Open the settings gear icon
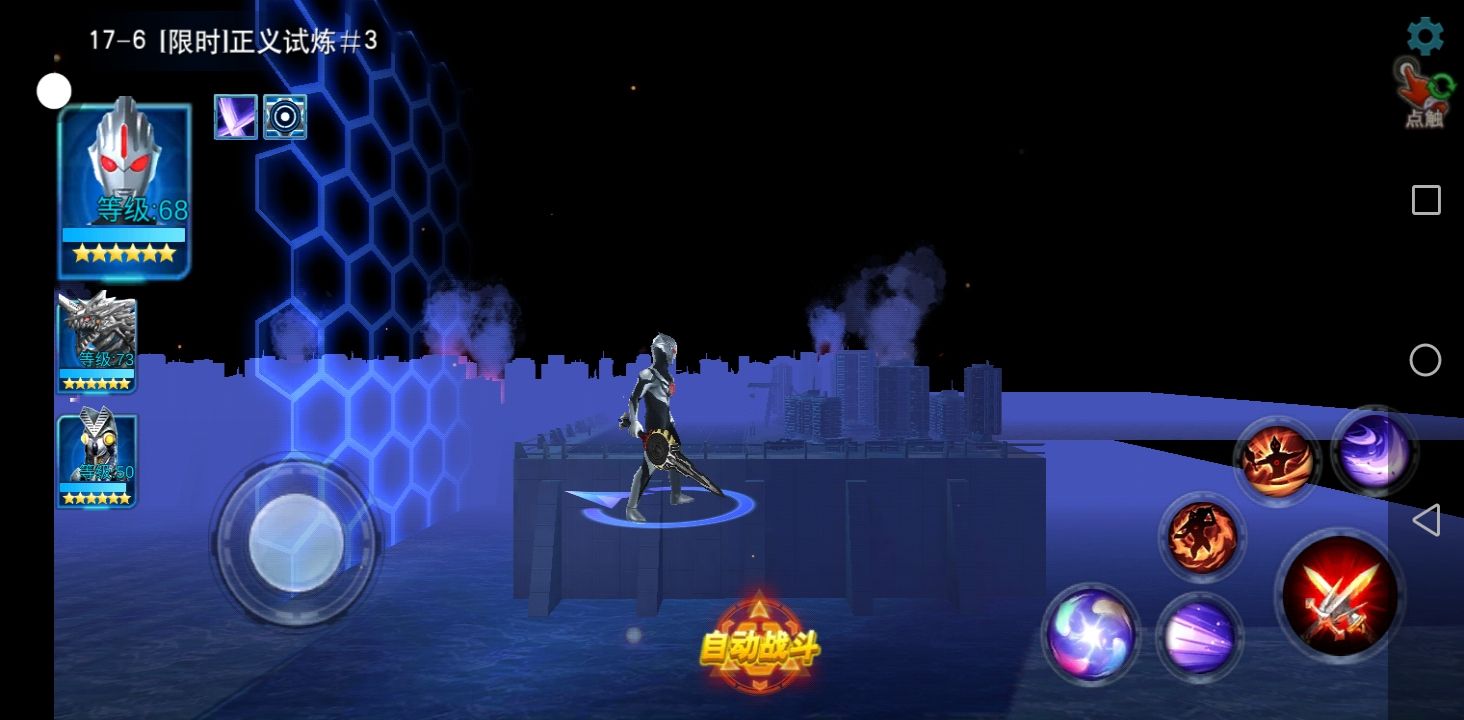Image resolution: width=1464 pixels, height=720 pixels. pyautogui.click(x=1425, y=36)
